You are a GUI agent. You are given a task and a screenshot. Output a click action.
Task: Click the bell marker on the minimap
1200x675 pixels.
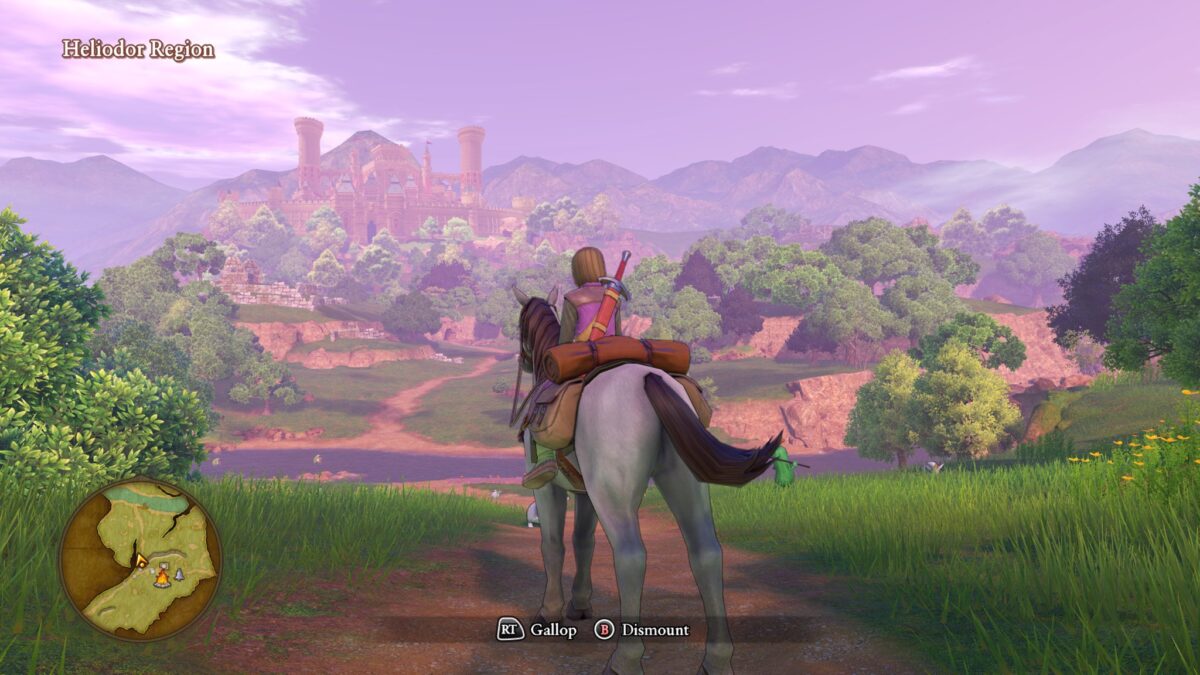click(179, 575)
